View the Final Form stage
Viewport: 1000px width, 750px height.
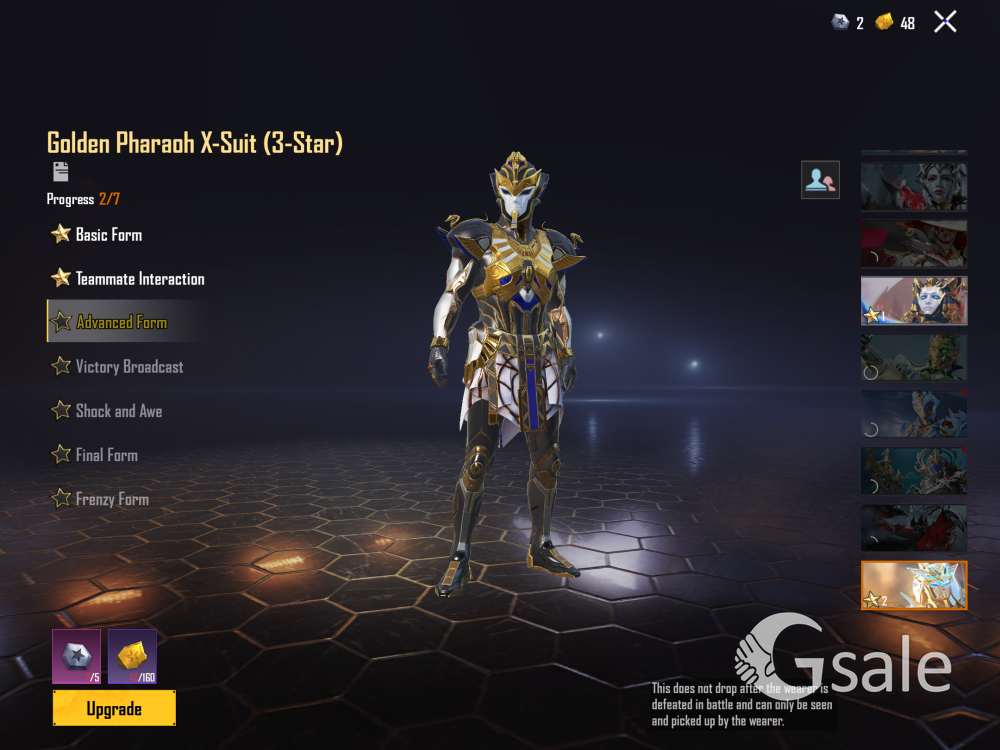click(x=106, y=455)
